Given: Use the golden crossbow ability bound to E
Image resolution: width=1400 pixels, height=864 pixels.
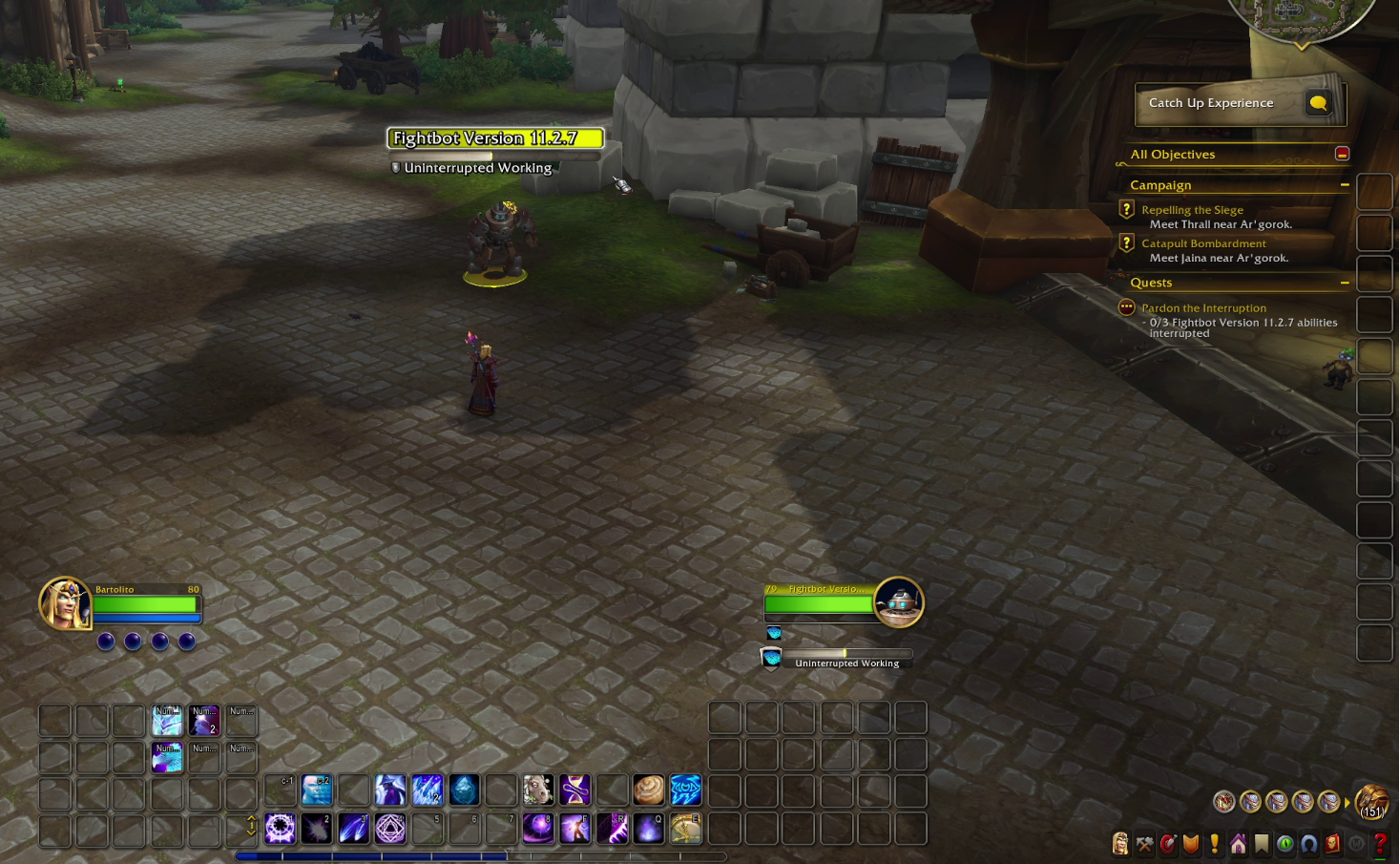Looking at the screenshot, I should (686, 828).
